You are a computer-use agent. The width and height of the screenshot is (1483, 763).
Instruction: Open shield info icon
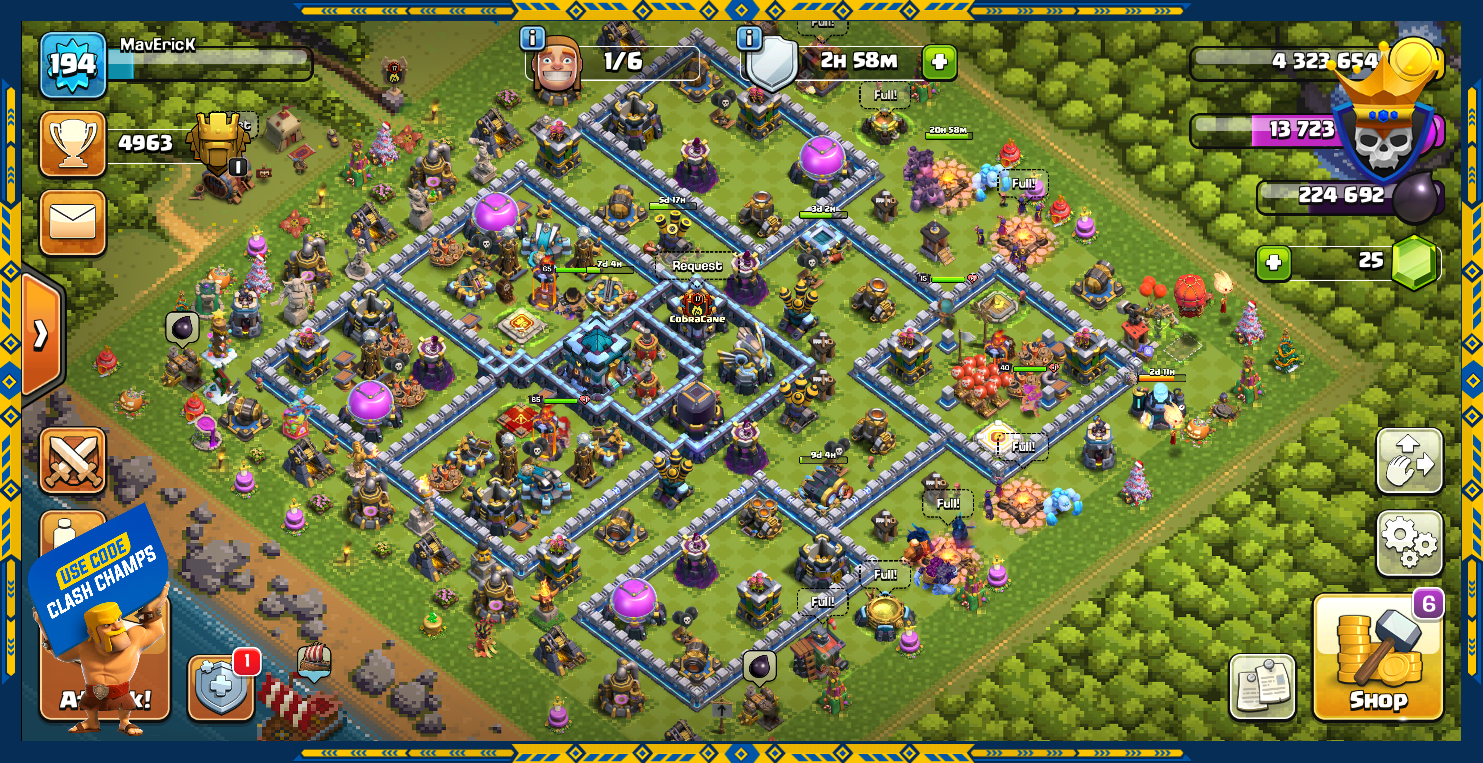point(749,39)
